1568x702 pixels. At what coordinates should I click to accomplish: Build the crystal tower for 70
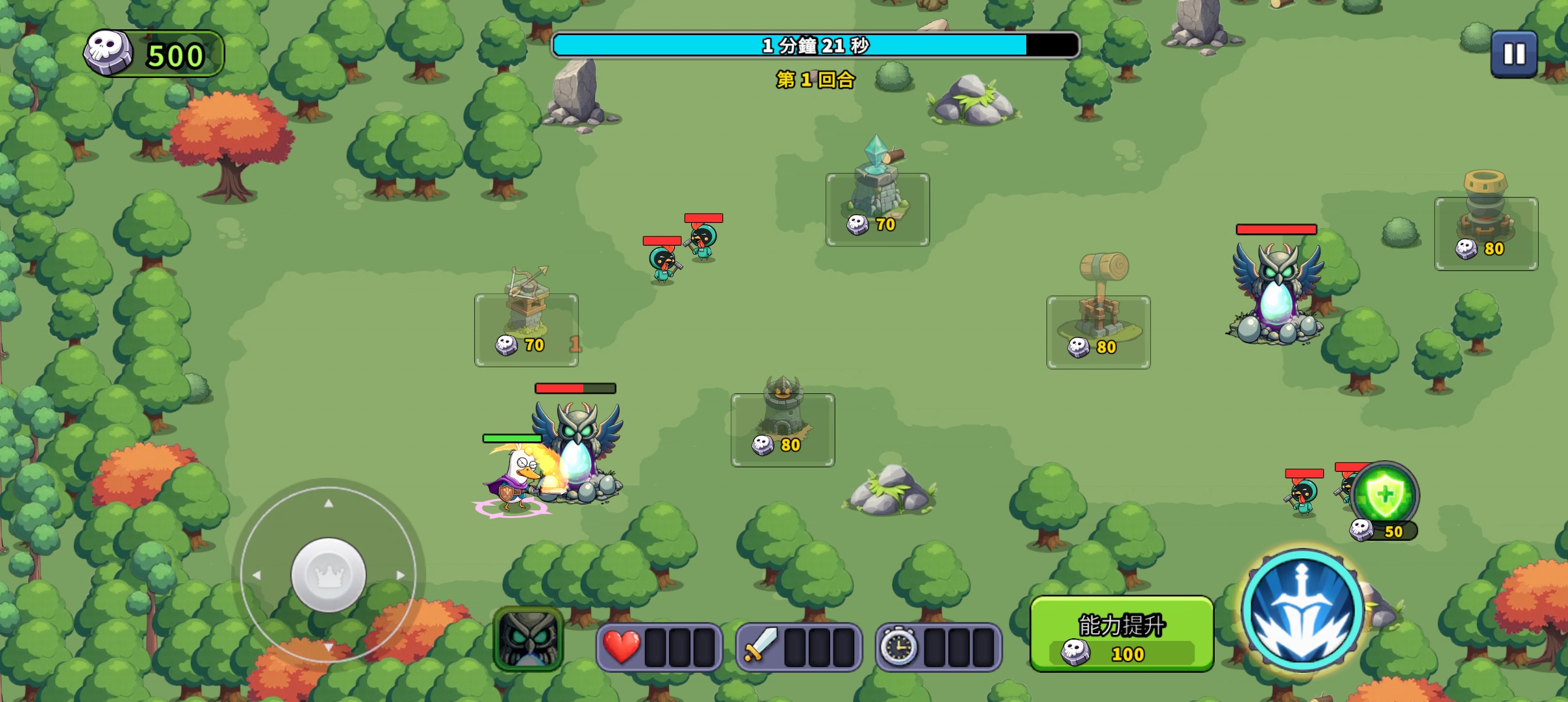(x=877, y=209)
